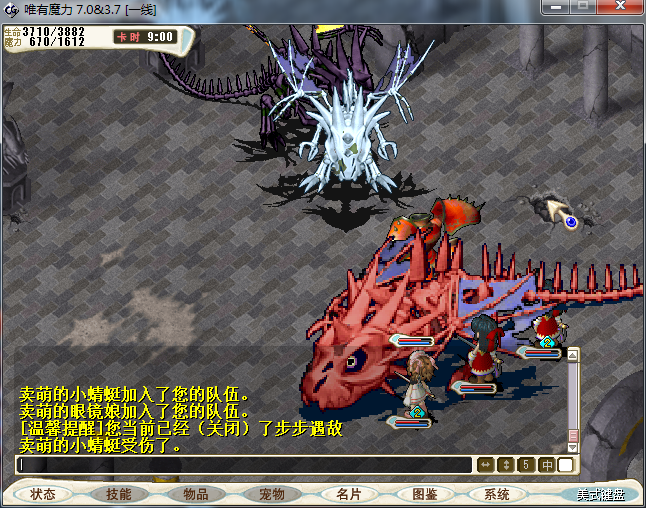Click the horizontal-arrows chat width button
The width and height of the screenshot is (646, 508).
tap(486, 465)
